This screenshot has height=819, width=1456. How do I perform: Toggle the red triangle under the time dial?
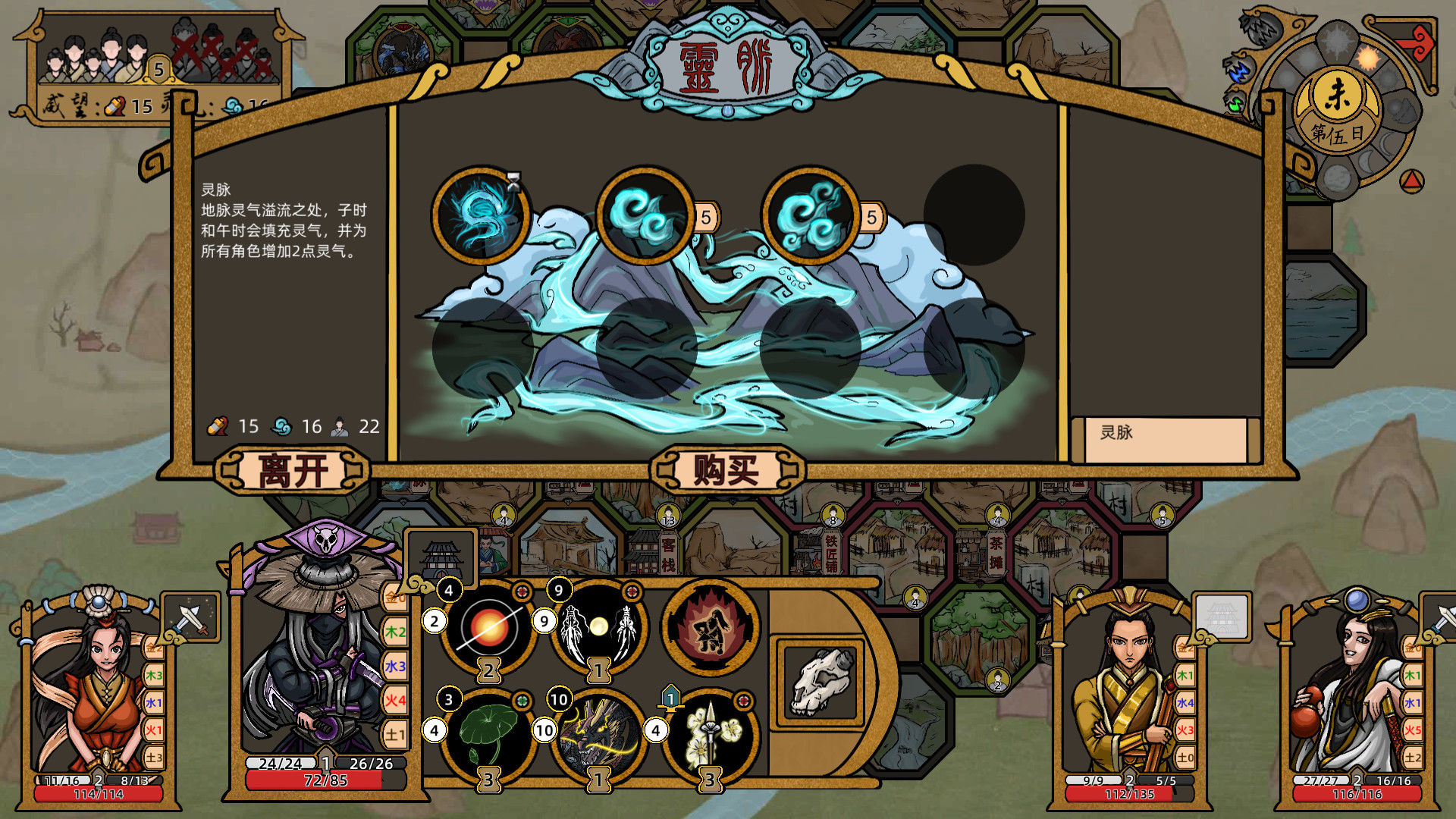[x=1411, y=181]
